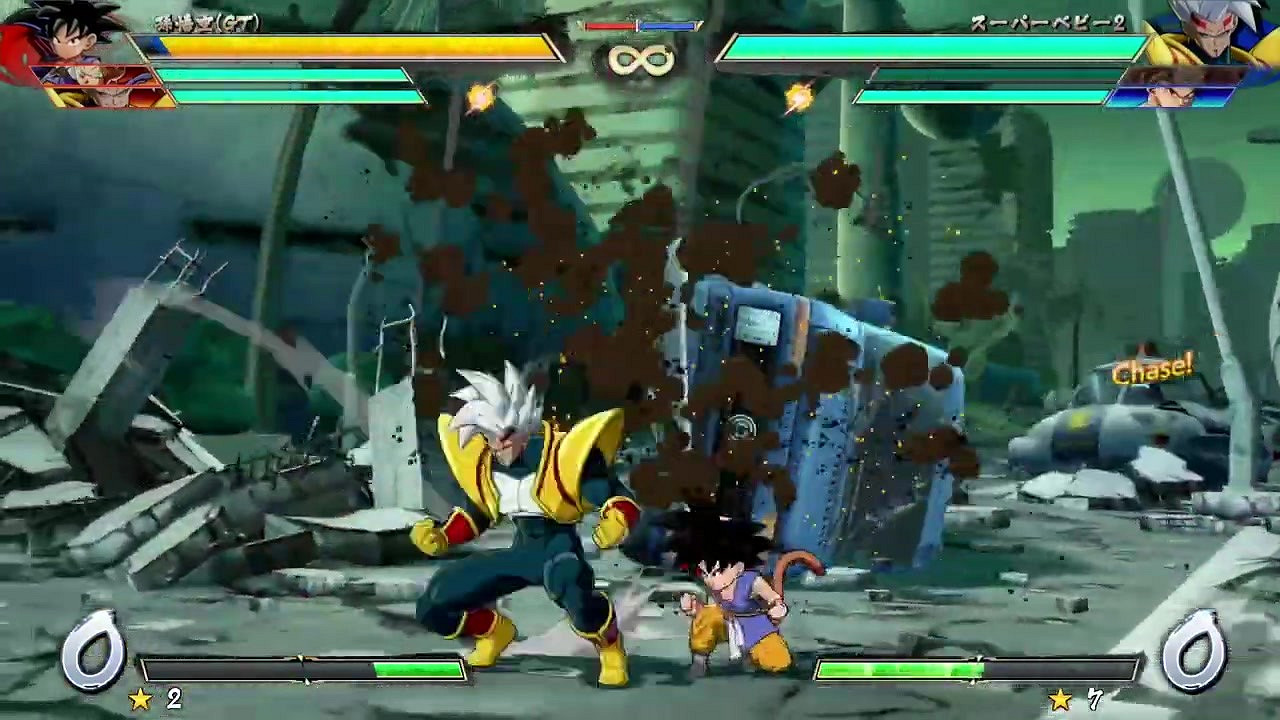1280x720 pixels.
Task: Click the bottom reserve portrait on the right team
Action: coord(1180,95)
